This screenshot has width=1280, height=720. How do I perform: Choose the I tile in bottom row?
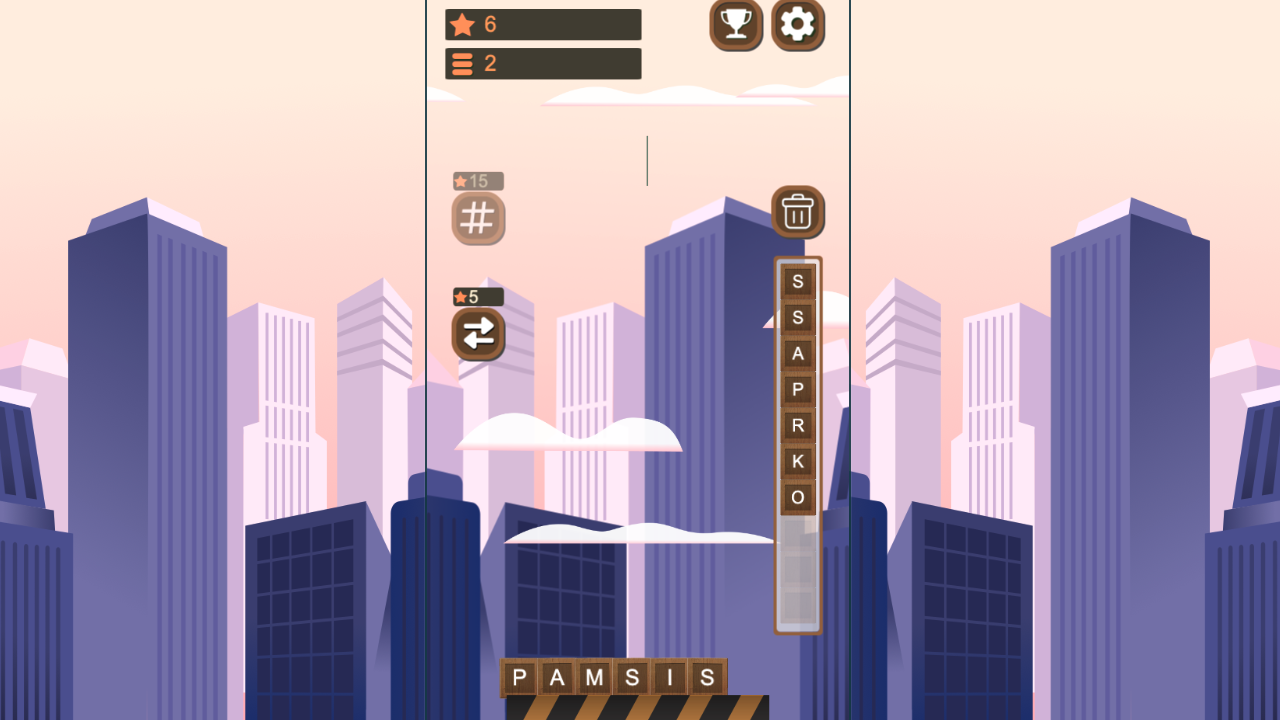point(669,678)
